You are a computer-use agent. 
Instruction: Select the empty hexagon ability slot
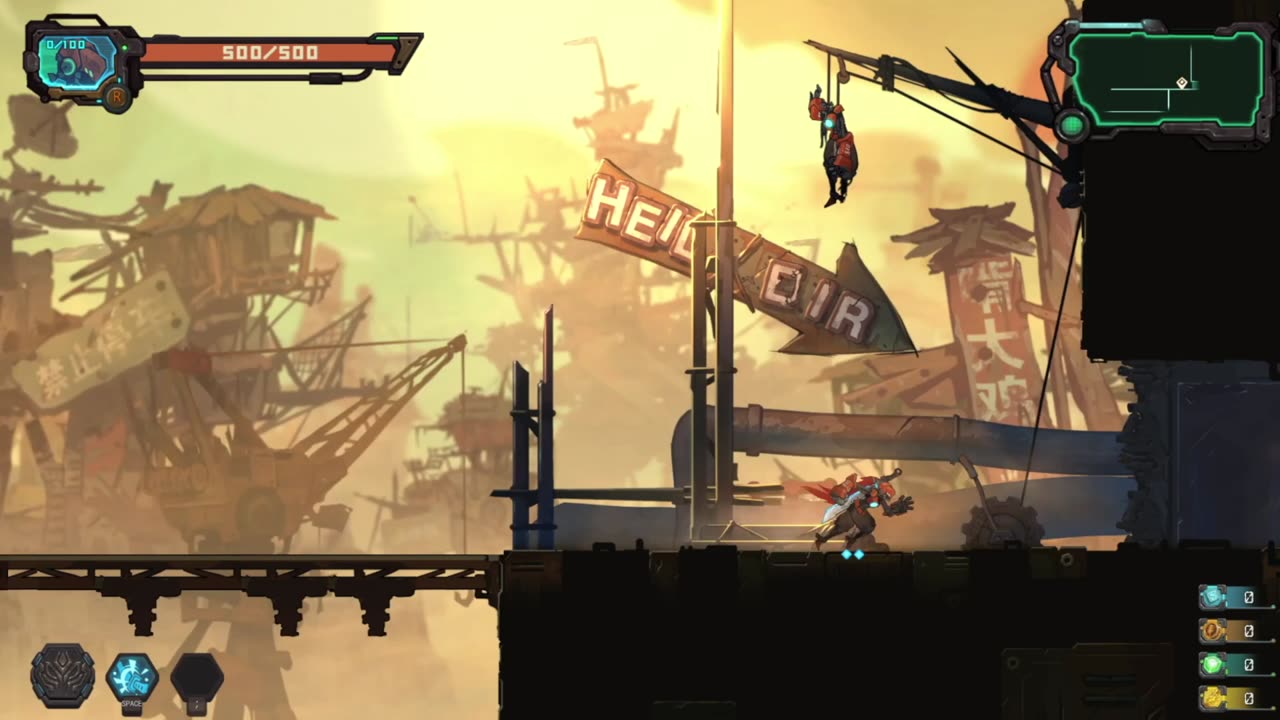pyautogui.click(x=197, y=678)
